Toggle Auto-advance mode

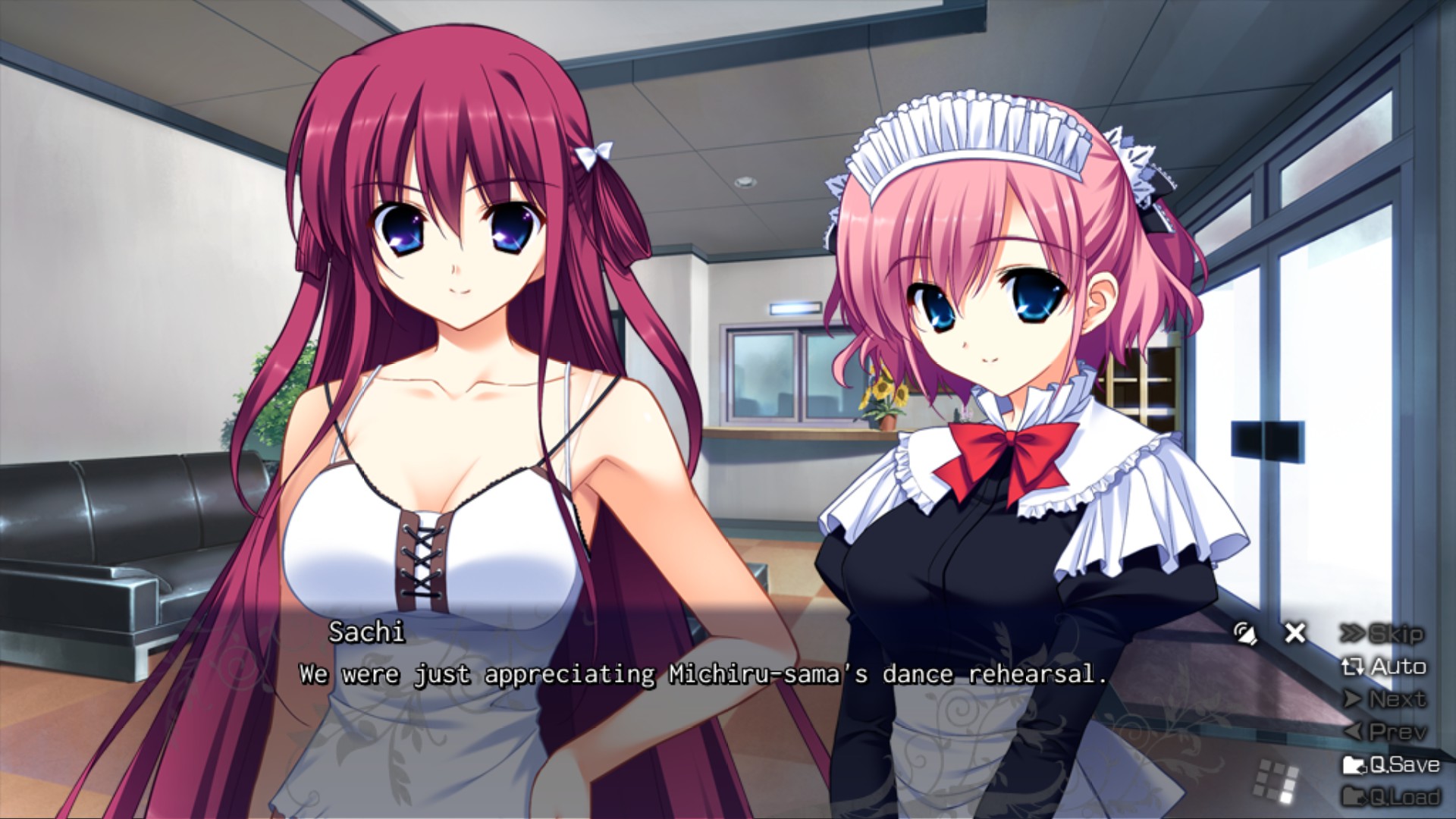point(1384,667)
